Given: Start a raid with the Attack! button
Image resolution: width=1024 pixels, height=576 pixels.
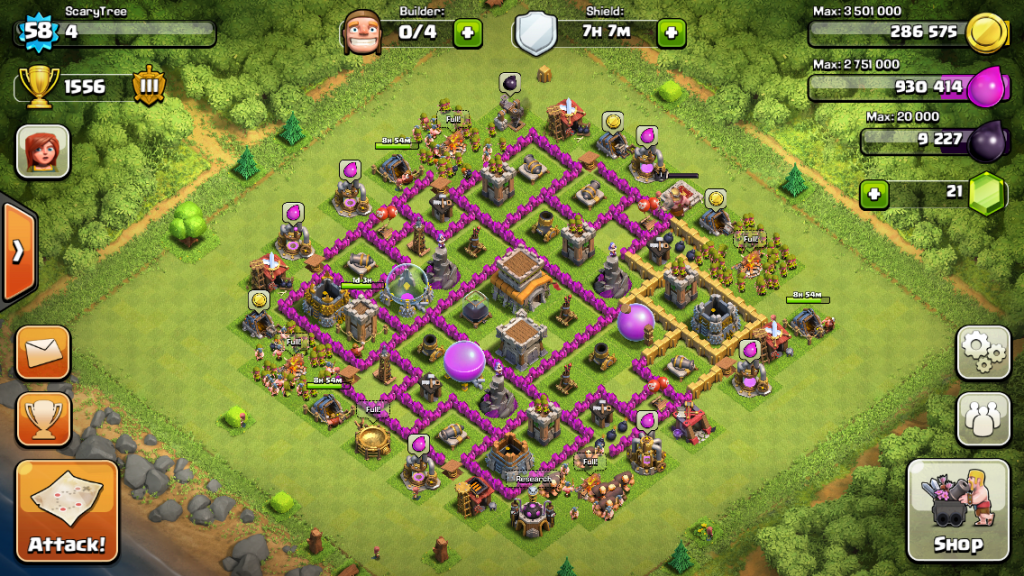Looking at the screenshot, I should click(x=67, y=510).
